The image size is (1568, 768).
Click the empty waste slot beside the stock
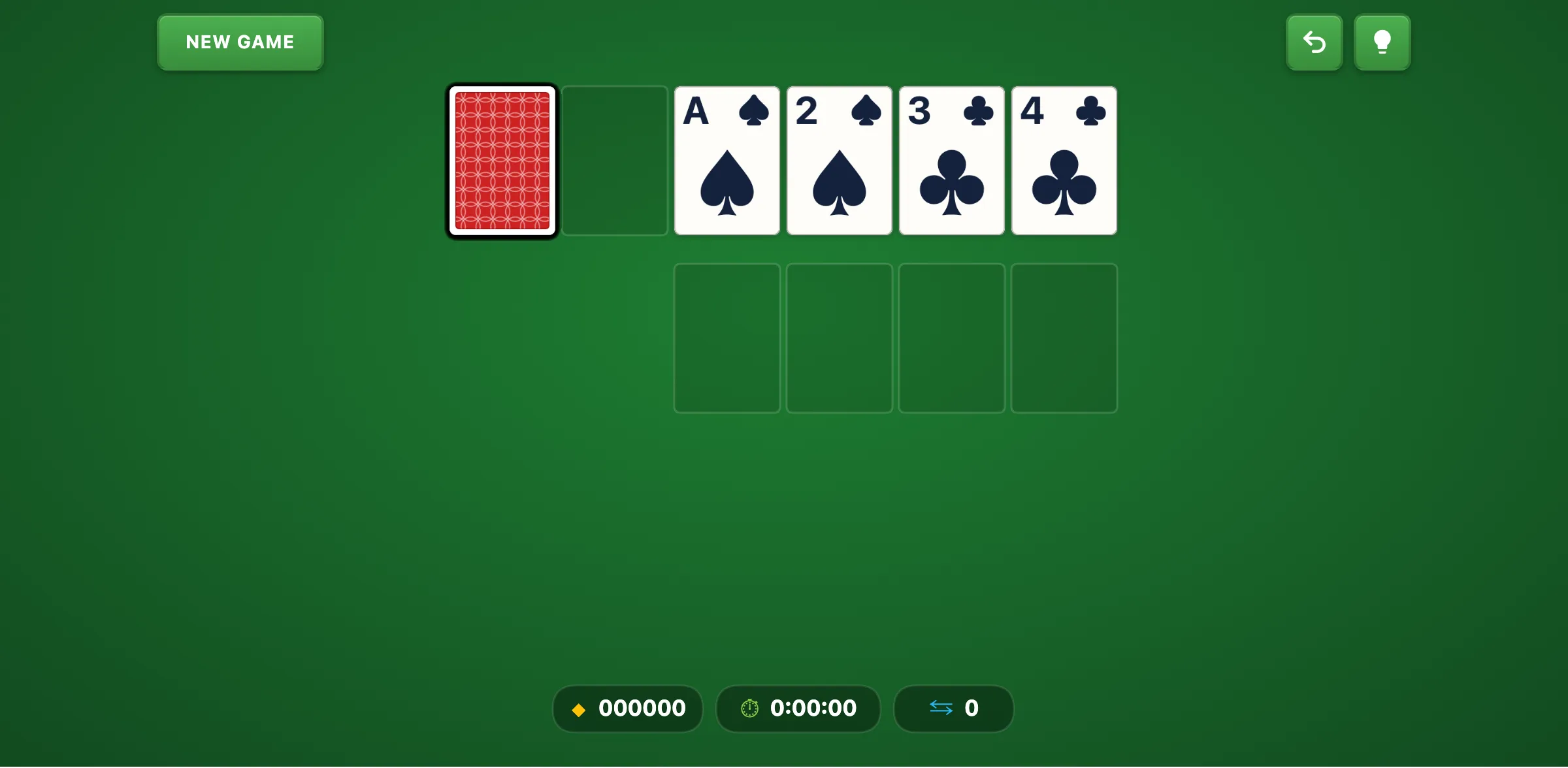(x=614, y=161)
